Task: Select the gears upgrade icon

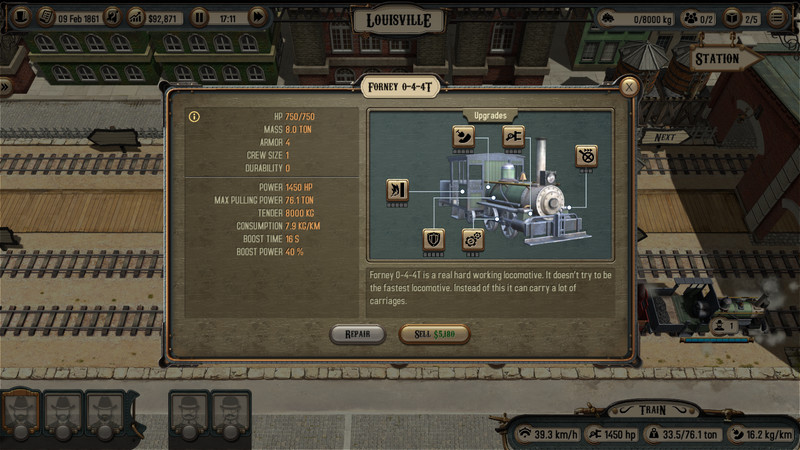Action: pyautogui.click(x=472, y=240)
